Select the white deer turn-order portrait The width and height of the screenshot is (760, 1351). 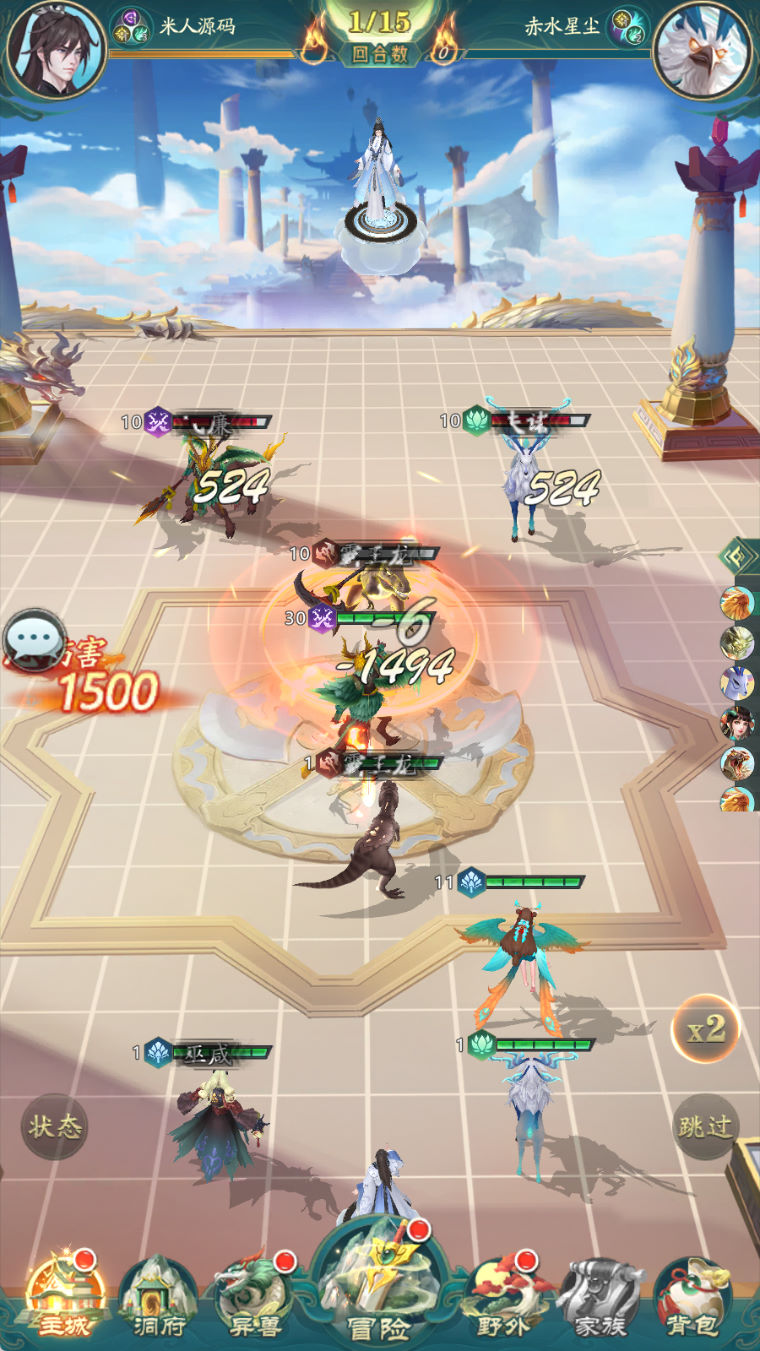click(x=738, y=683)
